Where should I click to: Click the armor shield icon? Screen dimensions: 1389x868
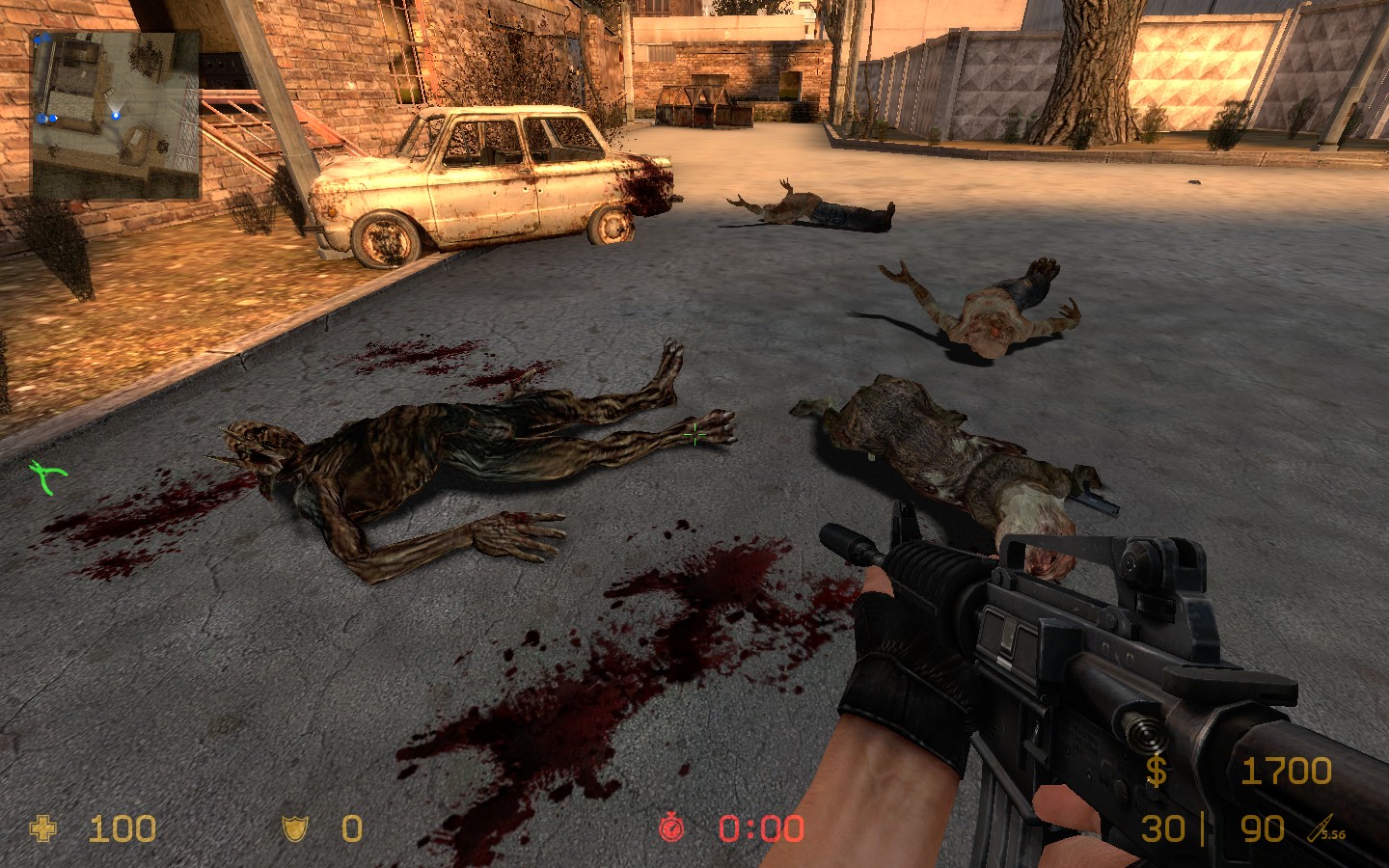coord(293,828)
